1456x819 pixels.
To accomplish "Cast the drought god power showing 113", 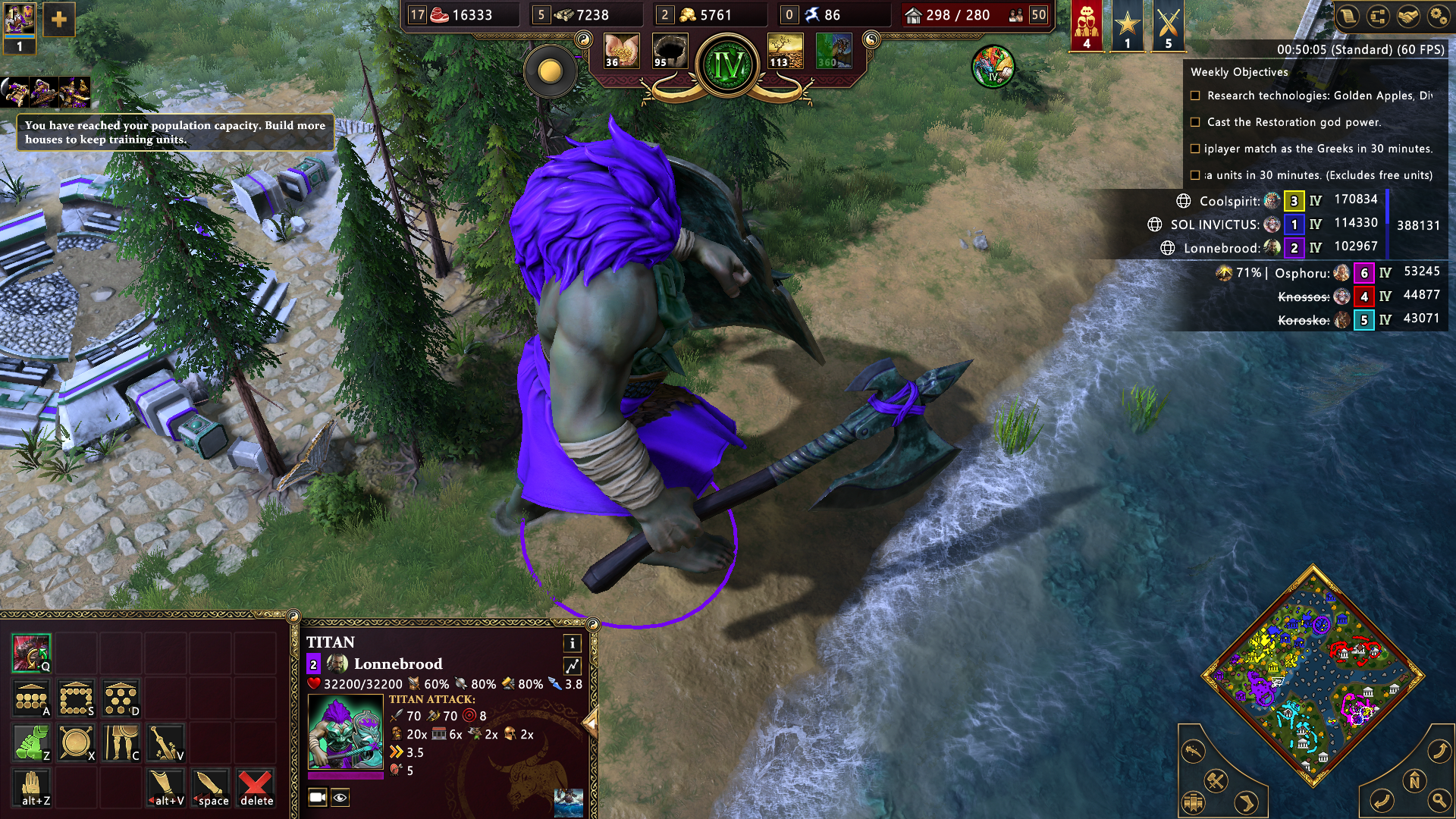I will [785, 52].
